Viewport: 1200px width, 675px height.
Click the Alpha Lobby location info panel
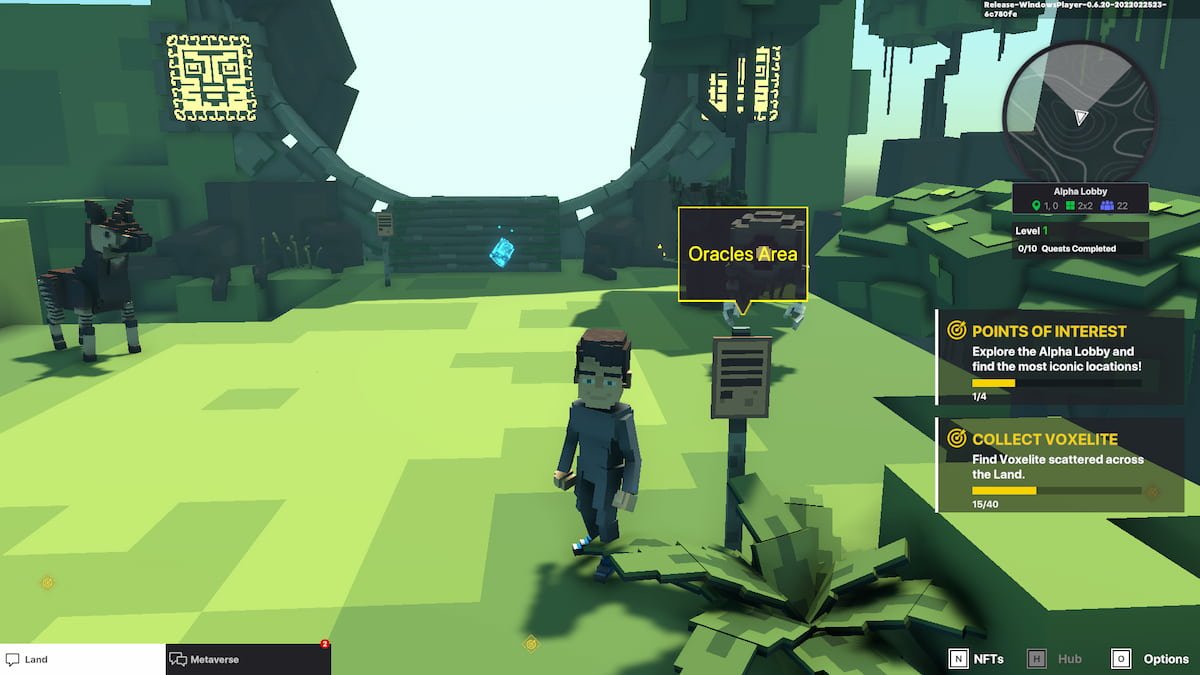[x=1080, y=198]
